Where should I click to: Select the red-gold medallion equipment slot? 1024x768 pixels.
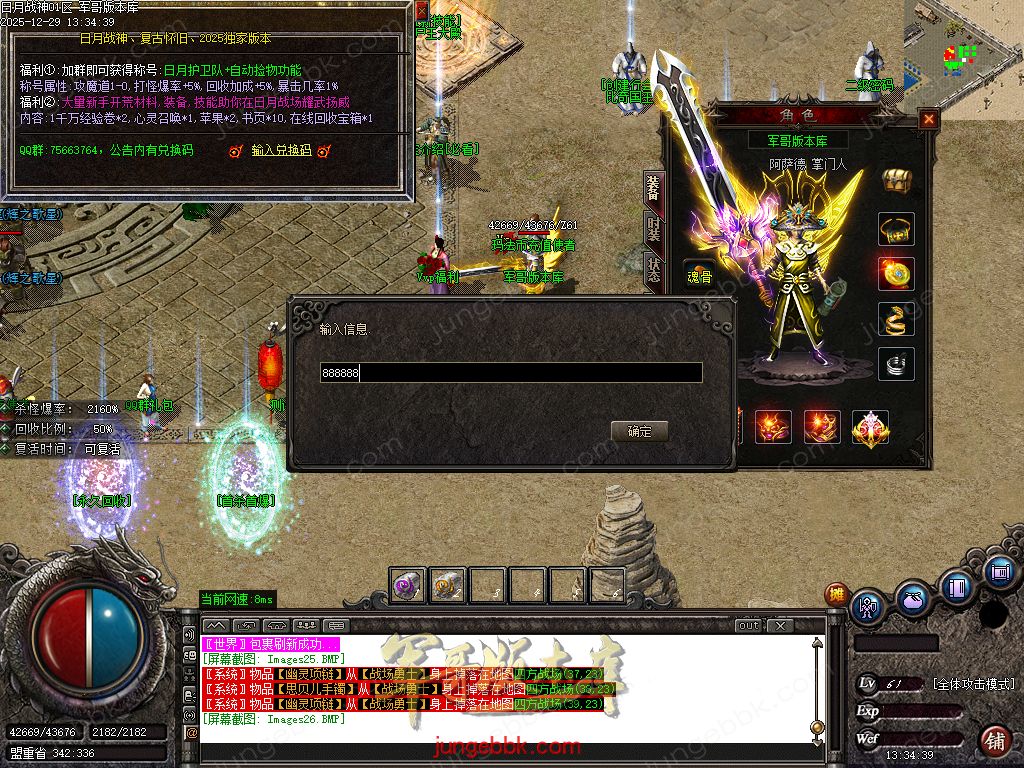(x=896, y=273)
